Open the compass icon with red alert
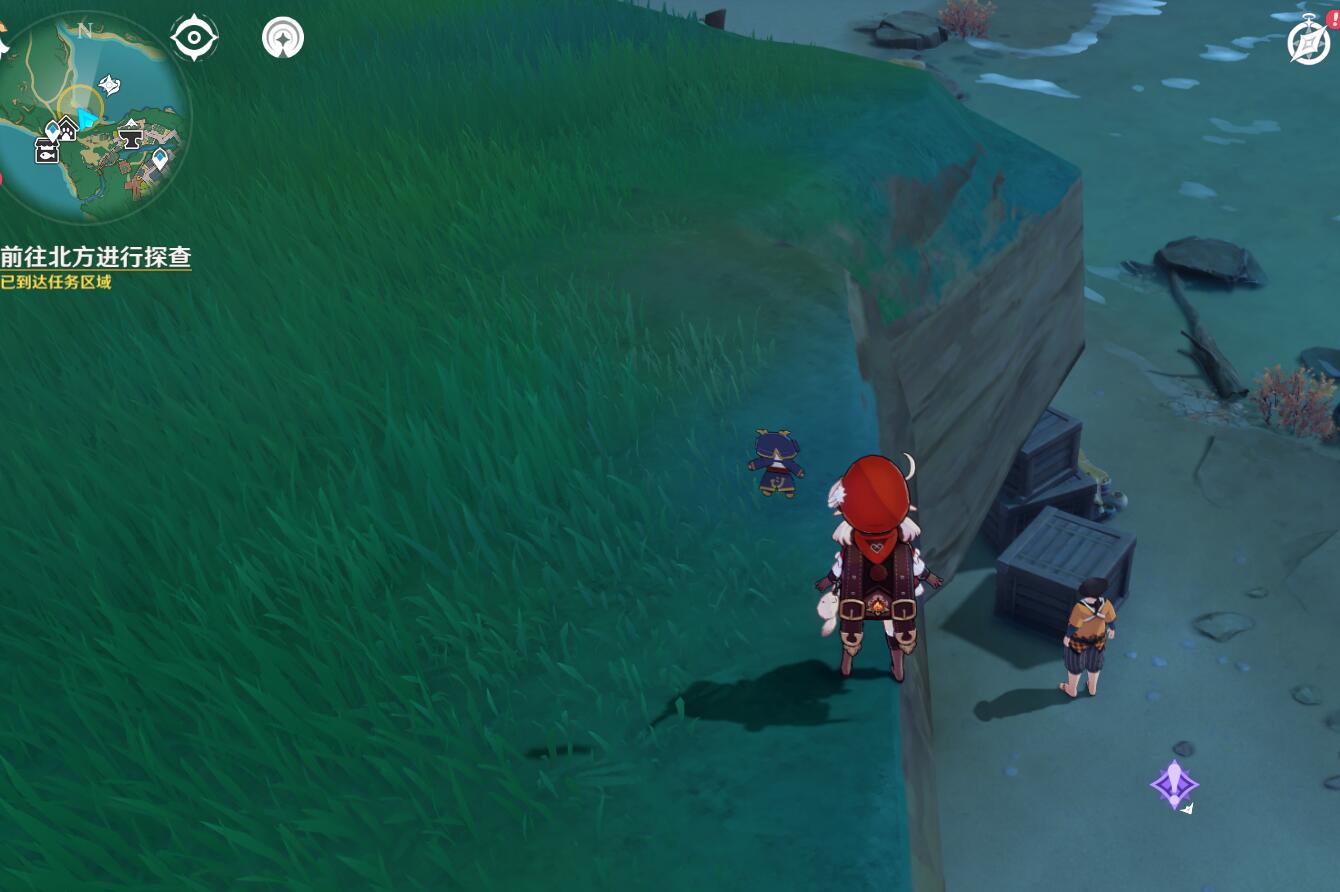 (x=1309, y=42)
